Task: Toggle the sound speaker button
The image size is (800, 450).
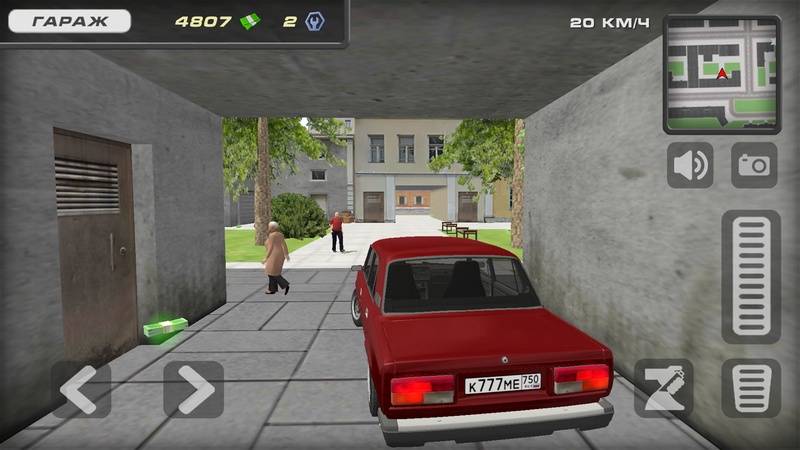Action: click(690, 165)
